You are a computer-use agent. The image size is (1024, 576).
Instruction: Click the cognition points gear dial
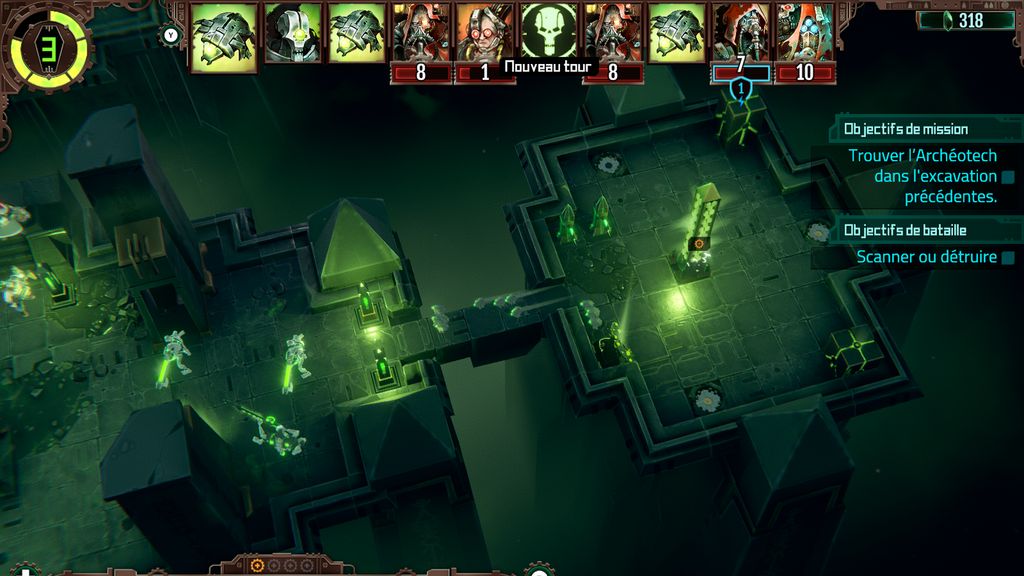pyautogui.click(x=46, y=45)
